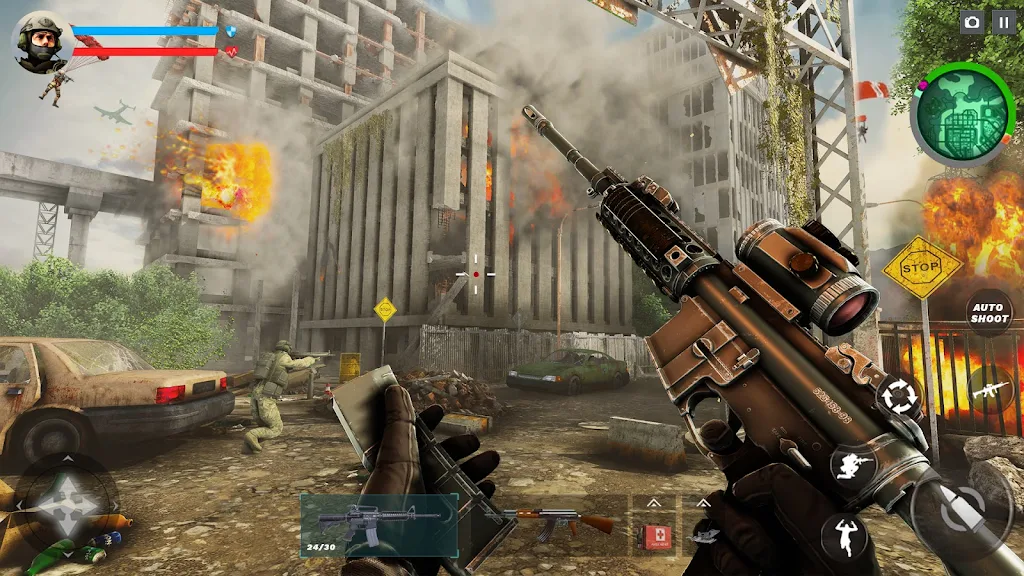The height and width of the screenshot is (576, 1024).
Task: Tap the white rifle icon button
Action: click(x=990, y=388)
